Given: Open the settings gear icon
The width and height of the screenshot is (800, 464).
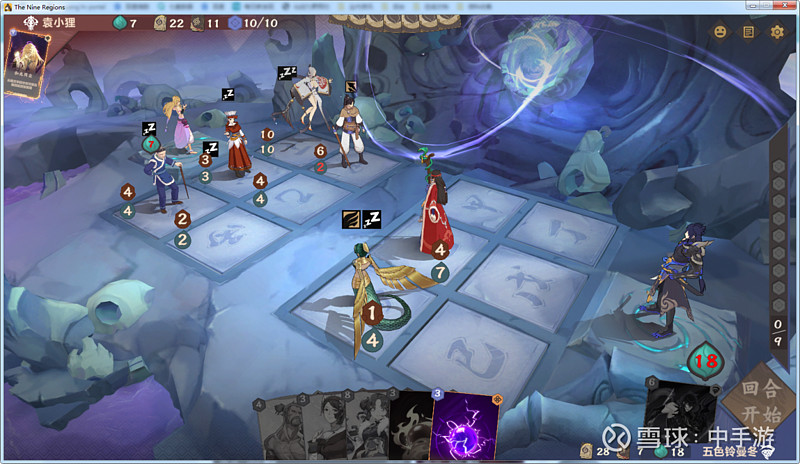Looking at the screenshot, I should click(x=777, y=32).
